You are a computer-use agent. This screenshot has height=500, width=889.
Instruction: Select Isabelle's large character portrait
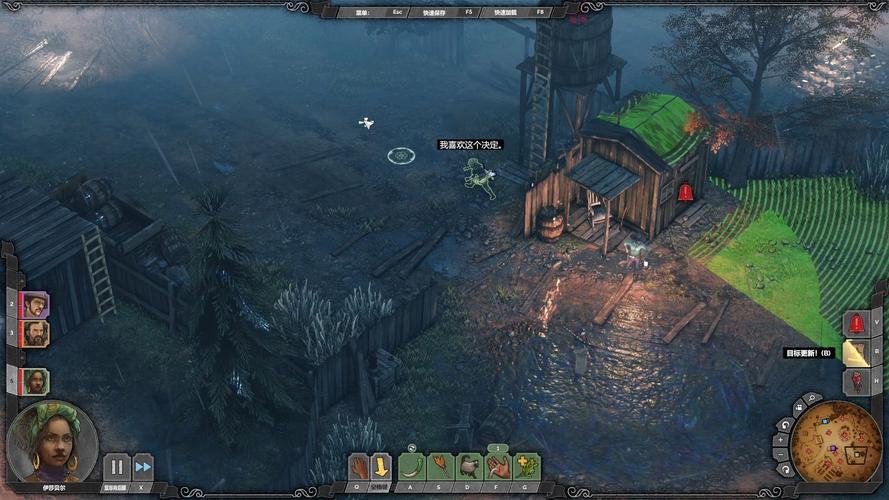pyautogui.click(x=52, y=443)
